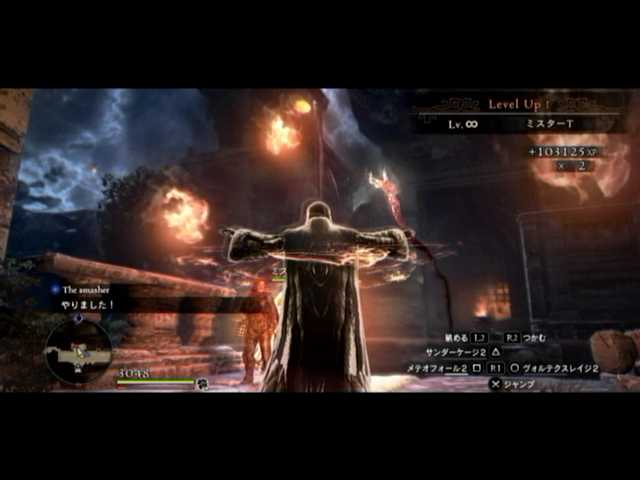The width and height of the screenshot is (640, 480).
Task: Choose the メテオフォール2 skill label
Action: click(437, 368)
